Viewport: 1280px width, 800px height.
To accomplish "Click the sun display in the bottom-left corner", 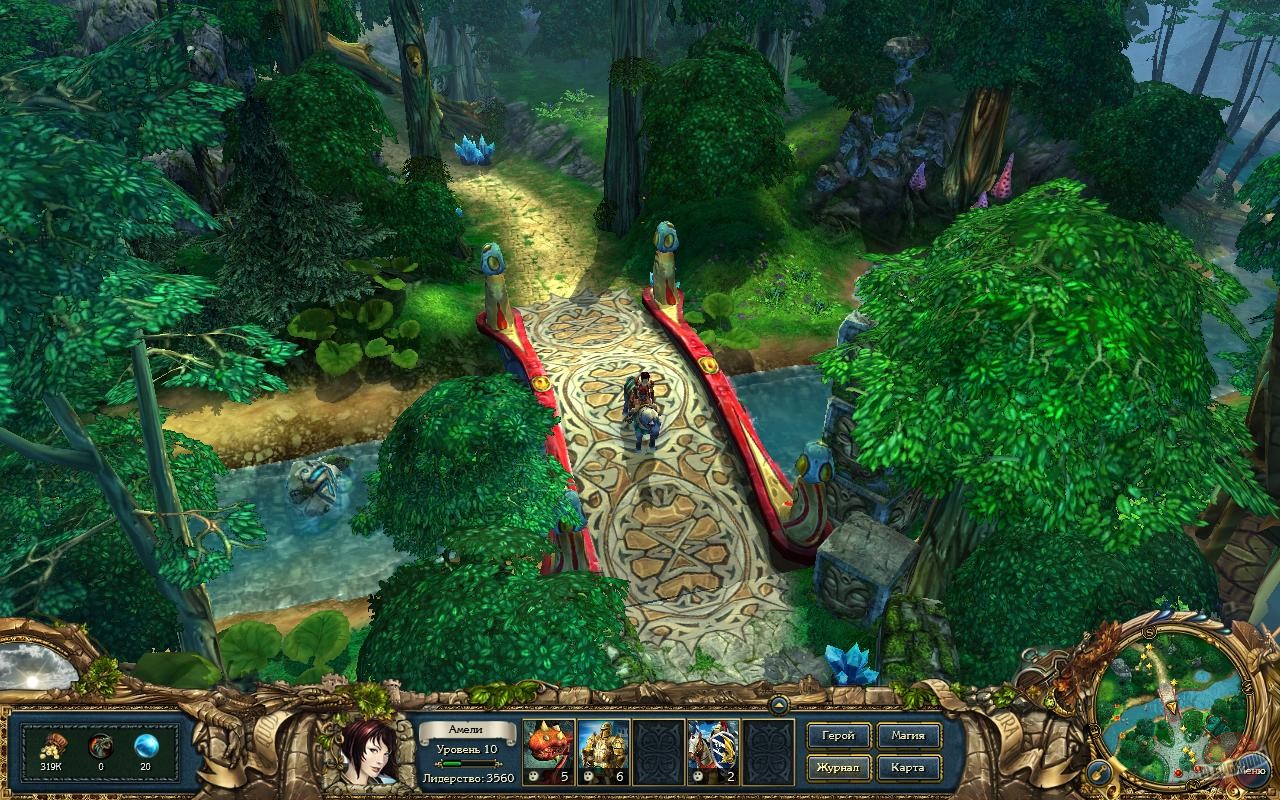I will 33,680.
